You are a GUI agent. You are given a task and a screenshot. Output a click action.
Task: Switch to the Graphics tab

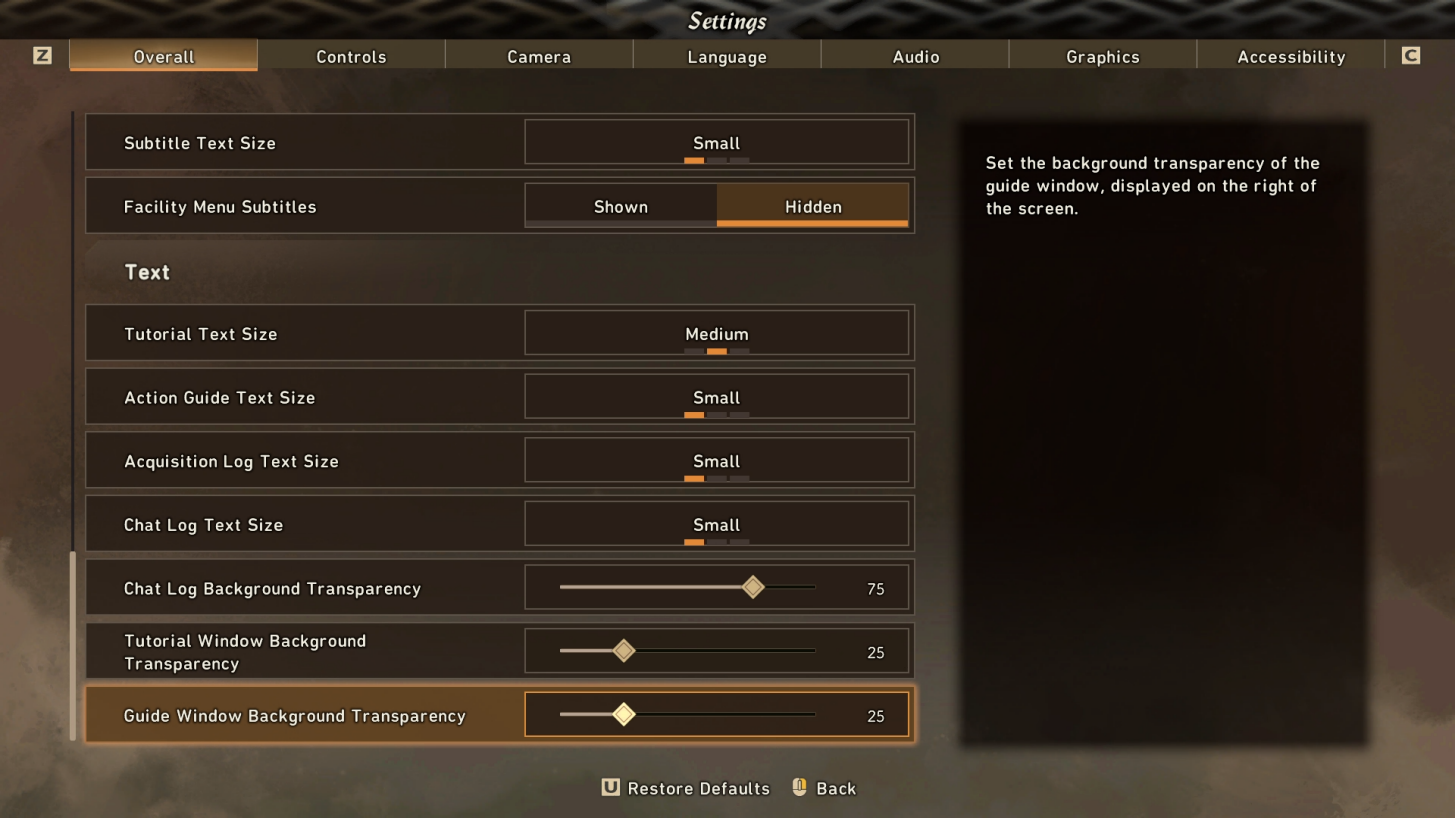(1101, 56)
